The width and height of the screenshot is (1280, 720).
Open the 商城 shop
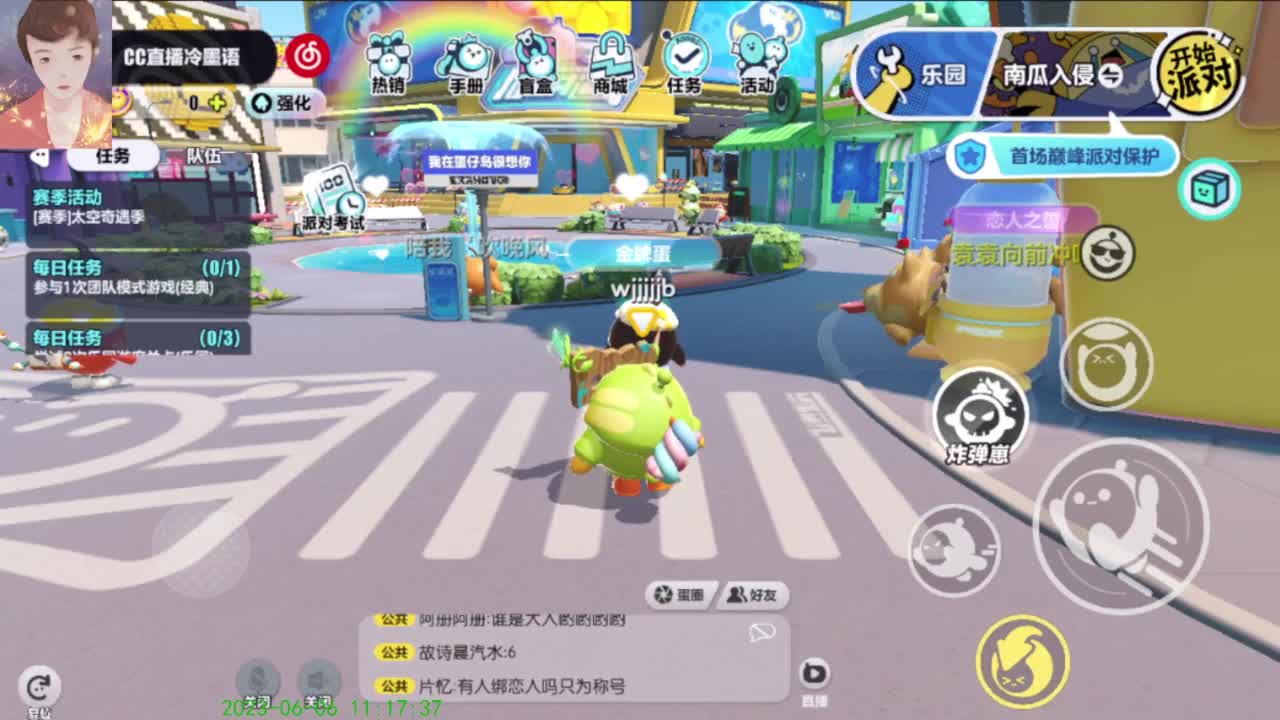611,60
